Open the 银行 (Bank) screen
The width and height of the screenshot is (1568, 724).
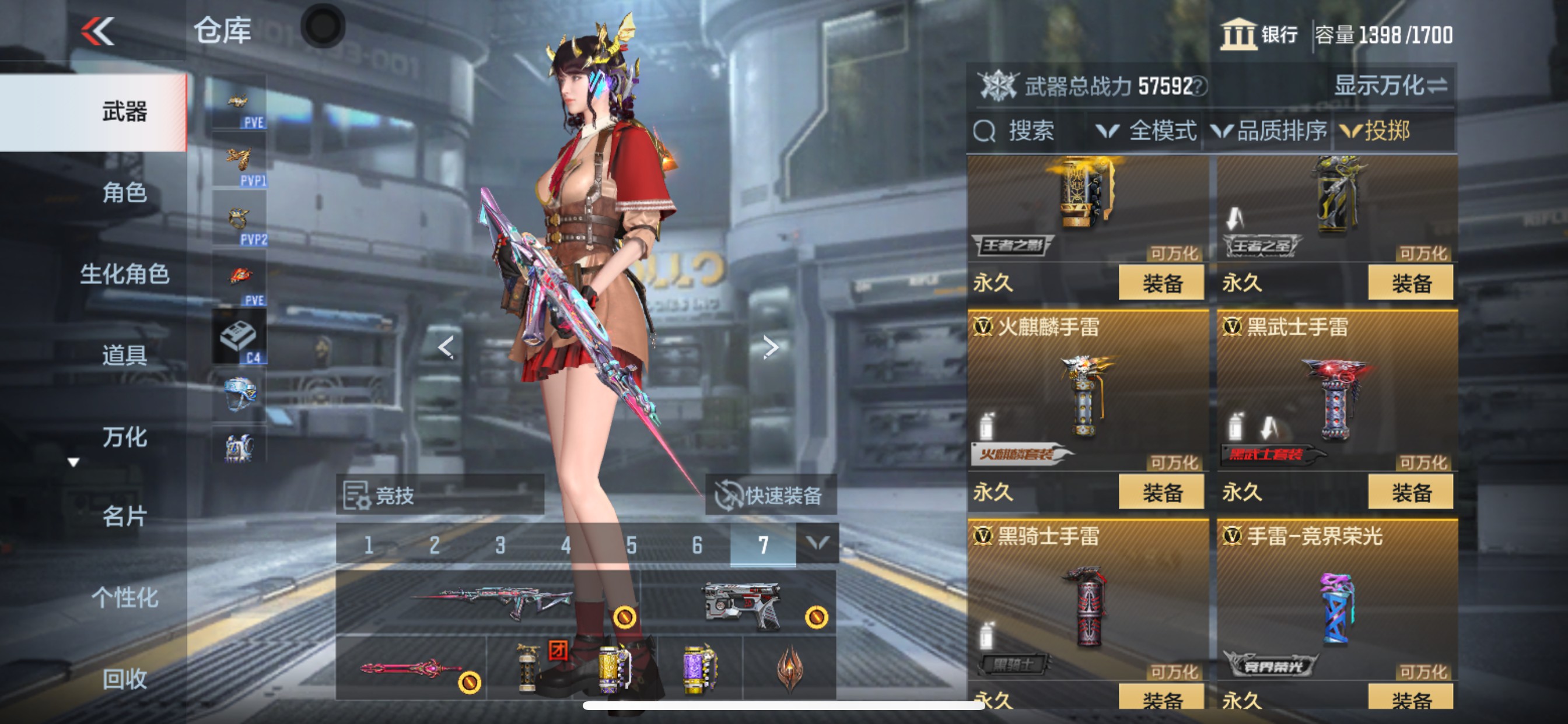point(1256,37)
